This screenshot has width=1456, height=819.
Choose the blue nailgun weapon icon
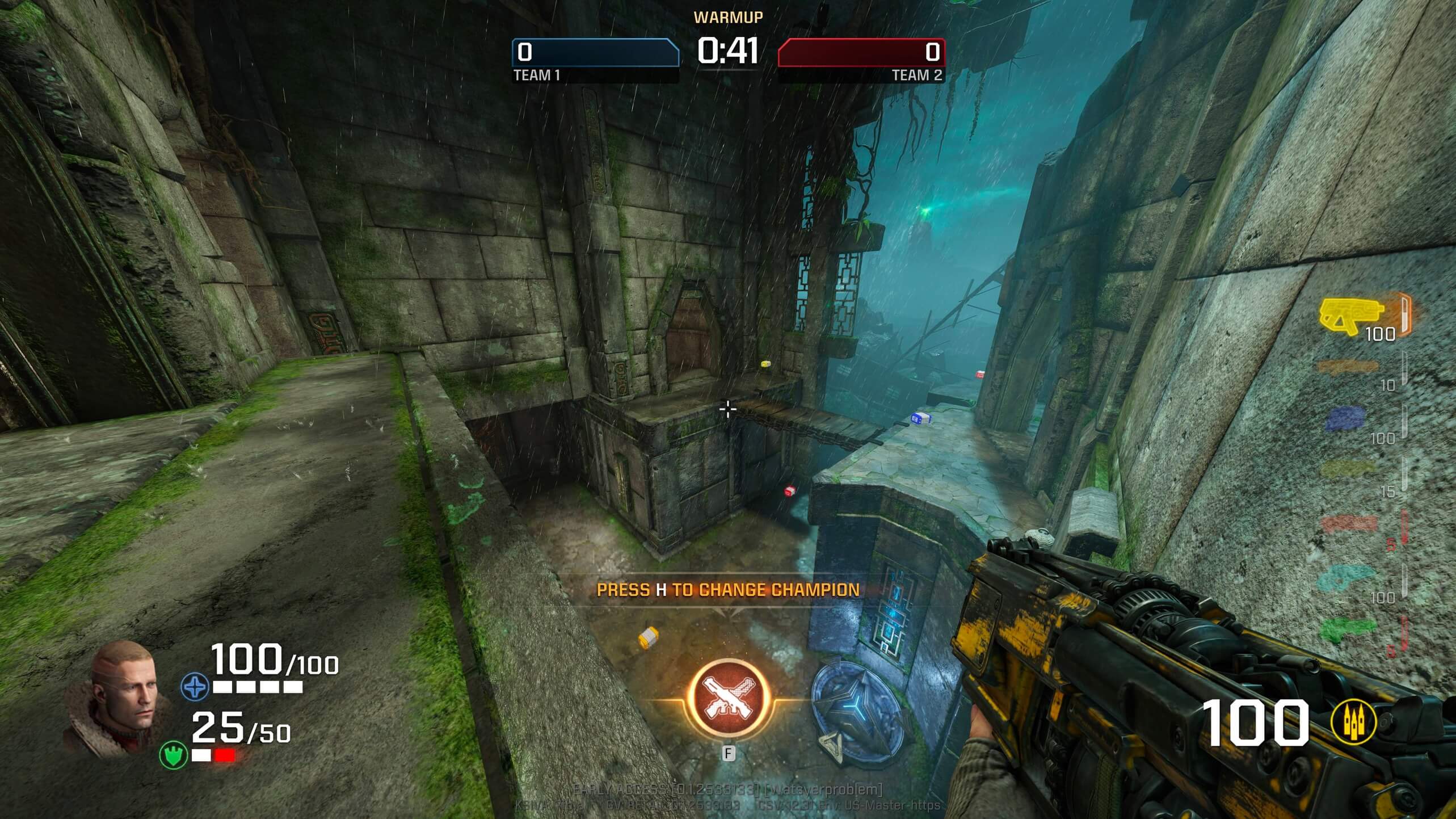point(1346,419)
